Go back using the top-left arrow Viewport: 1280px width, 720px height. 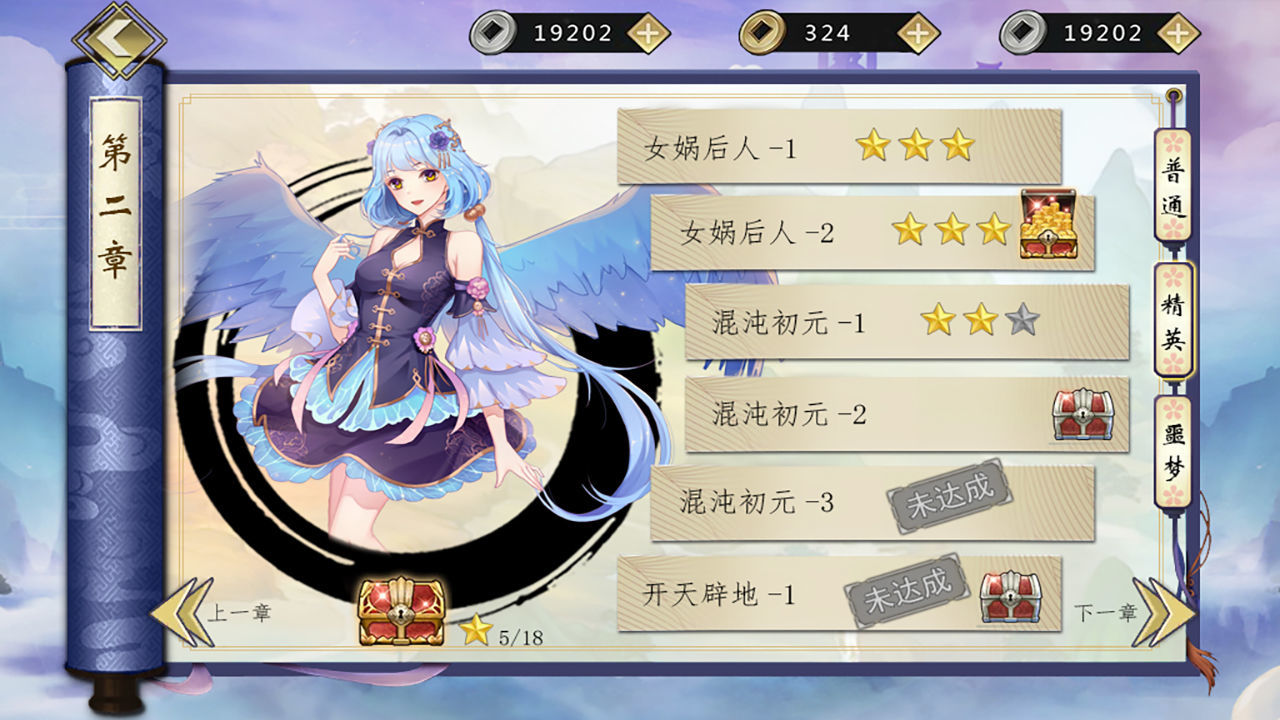tap(118, 39)
